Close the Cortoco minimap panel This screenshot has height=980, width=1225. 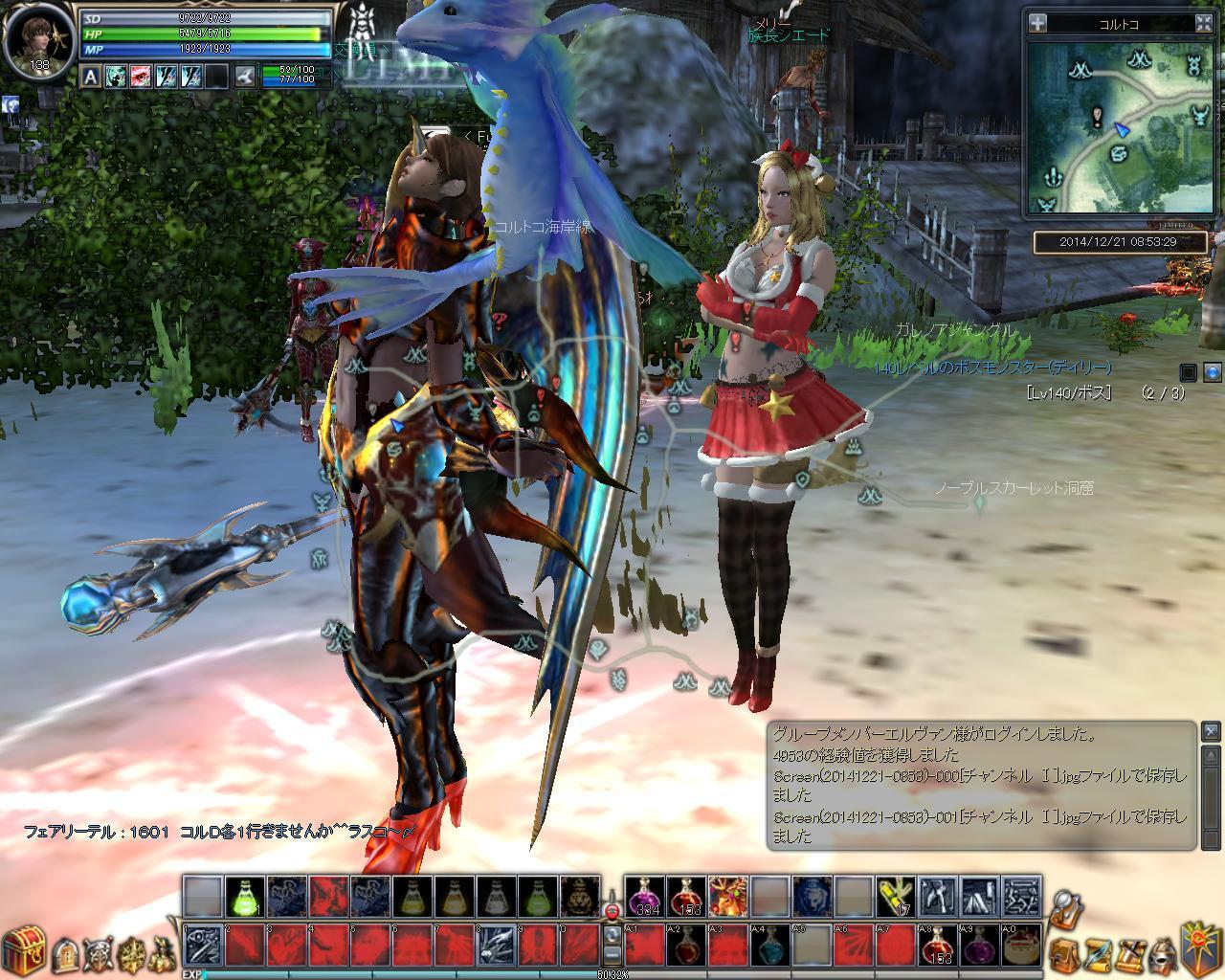1204,23
